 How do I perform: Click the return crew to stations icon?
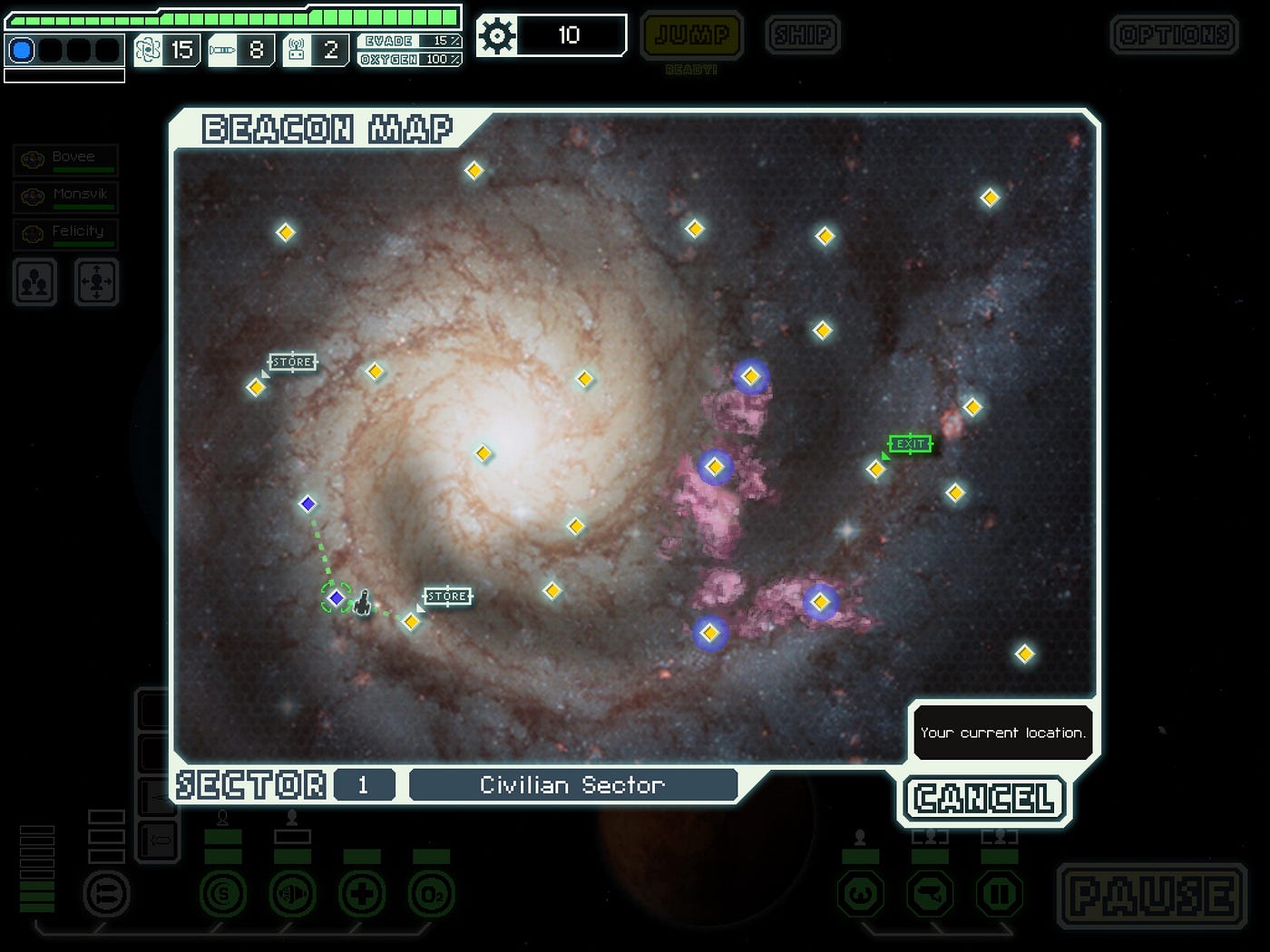point(96,282)
